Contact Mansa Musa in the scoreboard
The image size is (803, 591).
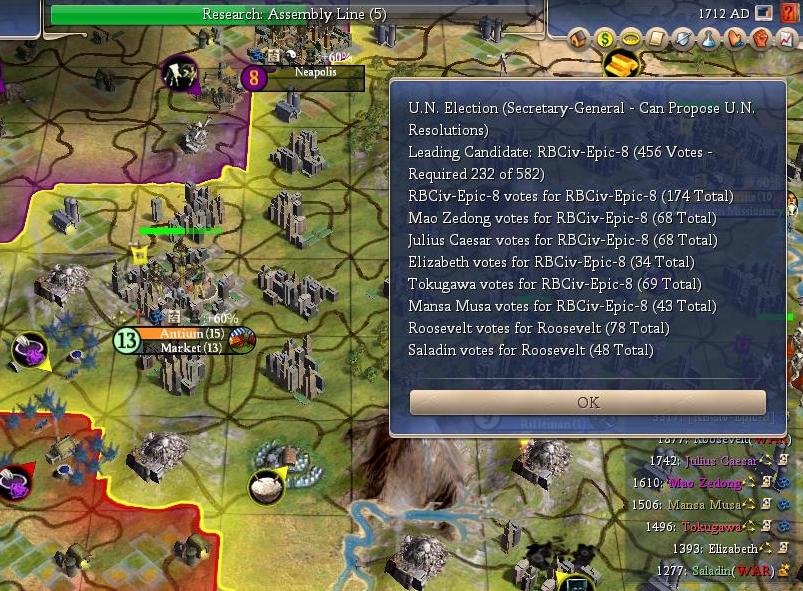pyautogui.click(x=706, y=505)
